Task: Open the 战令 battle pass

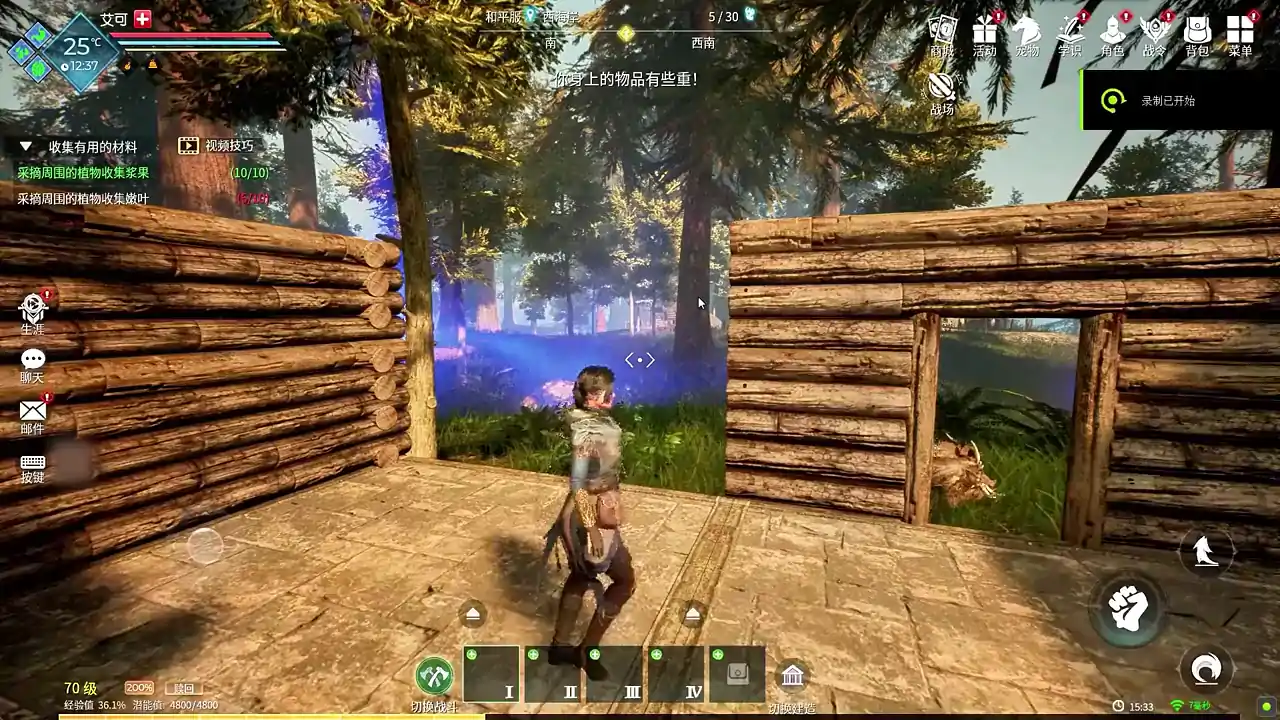Action: pos(1155,33)
